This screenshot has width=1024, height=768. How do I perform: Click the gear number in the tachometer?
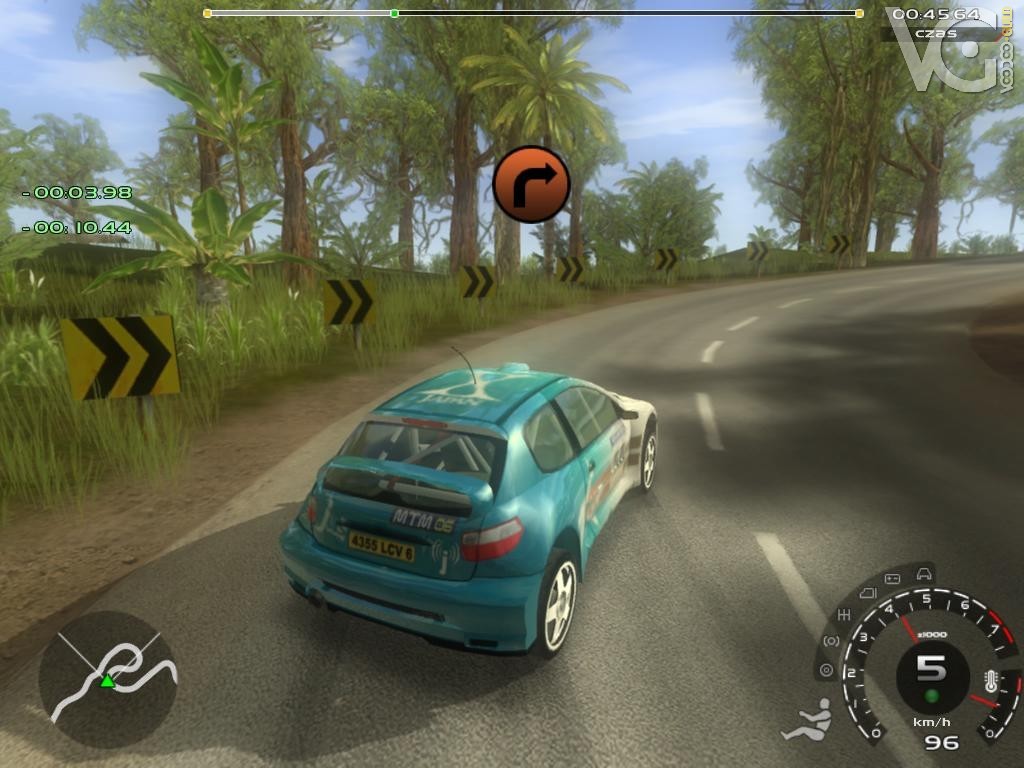coord(931,668)
